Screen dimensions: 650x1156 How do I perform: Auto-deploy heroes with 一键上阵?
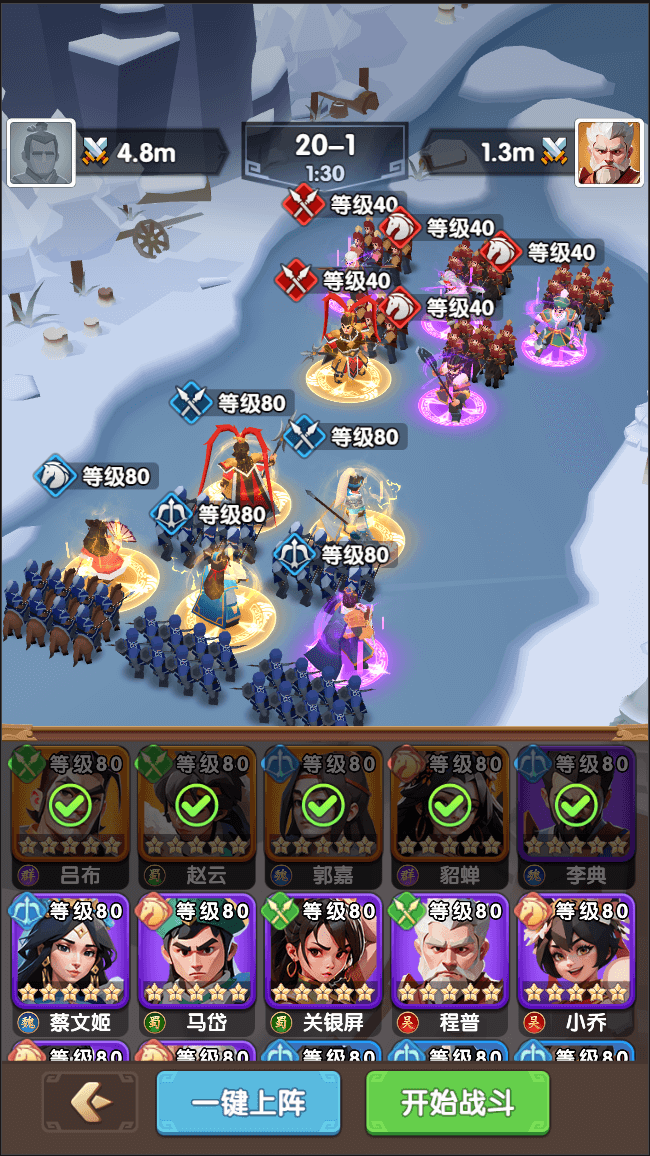pyautogui.click(x=248, y=1104)
